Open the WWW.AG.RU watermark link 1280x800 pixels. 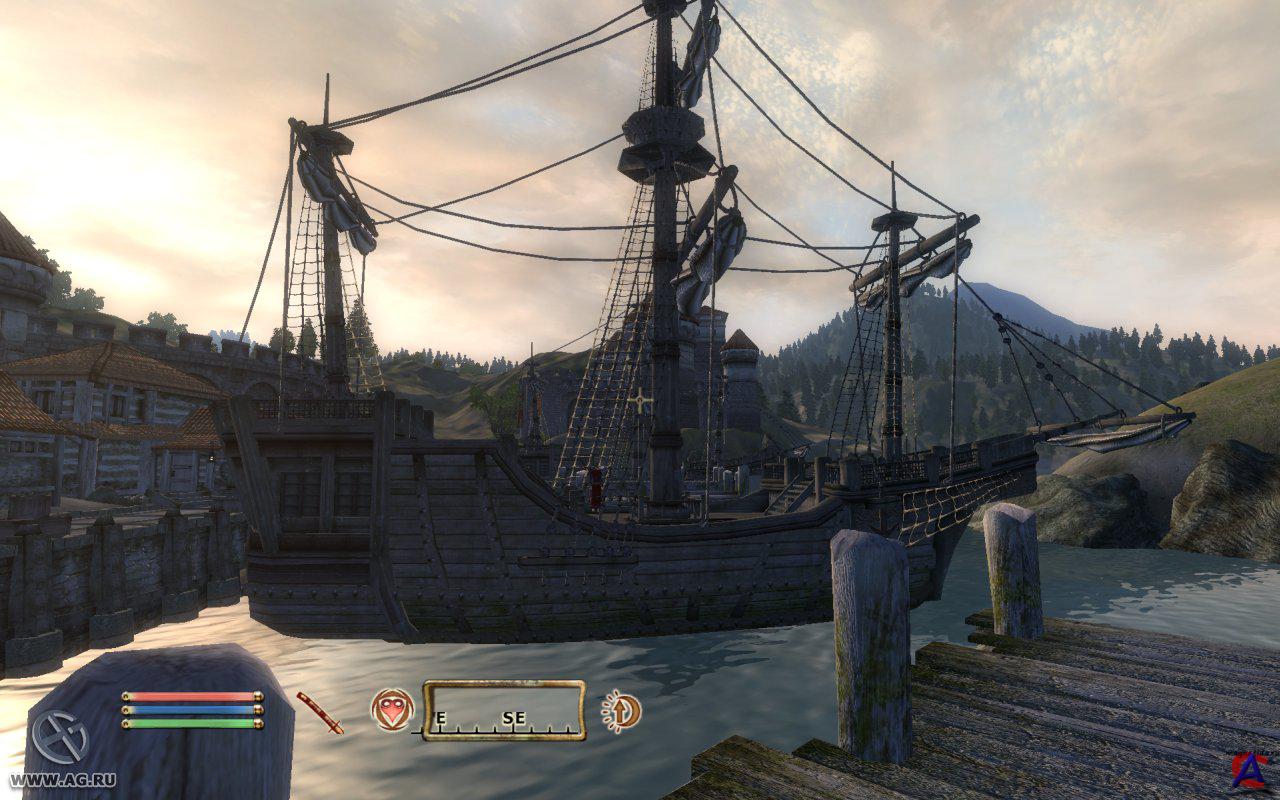[62, 779]
